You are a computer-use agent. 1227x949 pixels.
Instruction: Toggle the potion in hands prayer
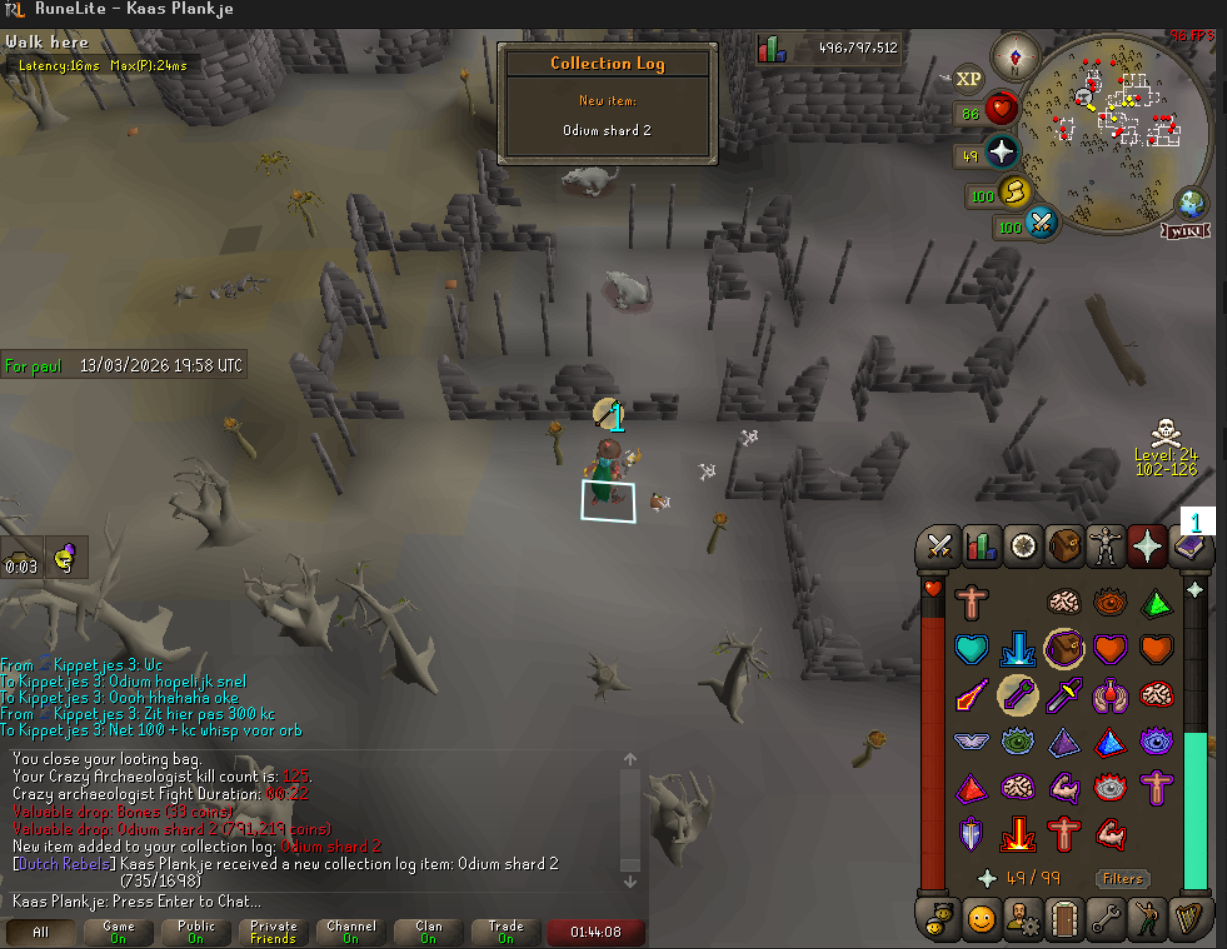pos(1110,695)
